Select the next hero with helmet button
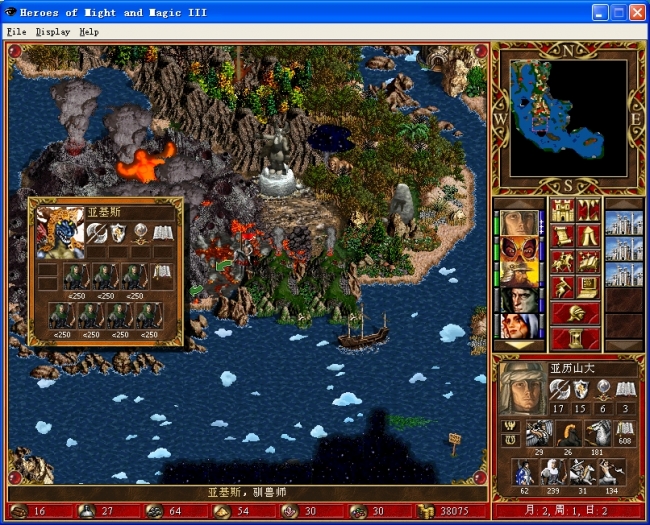The image size is (650, 525). point(575,314)
